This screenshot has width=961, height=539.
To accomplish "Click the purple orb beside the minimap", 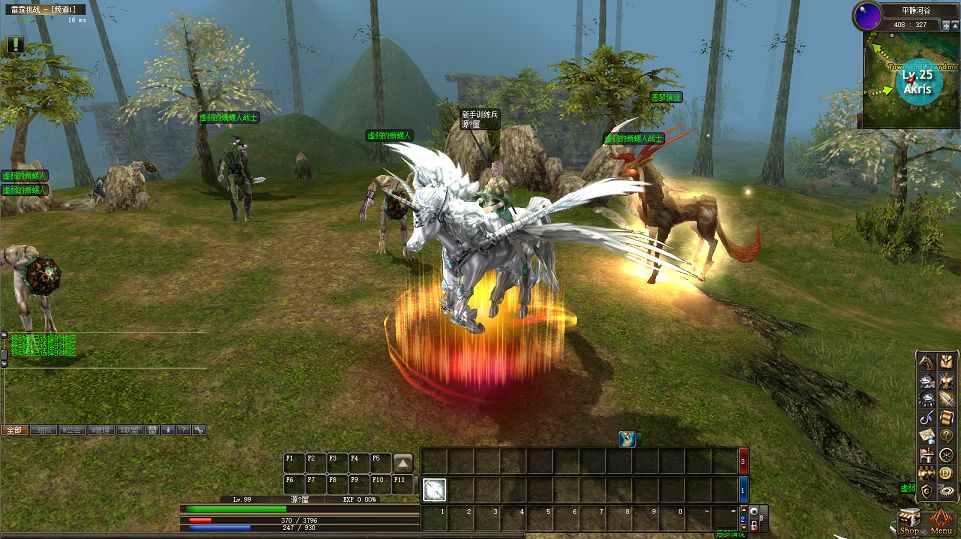I will 865,16.
